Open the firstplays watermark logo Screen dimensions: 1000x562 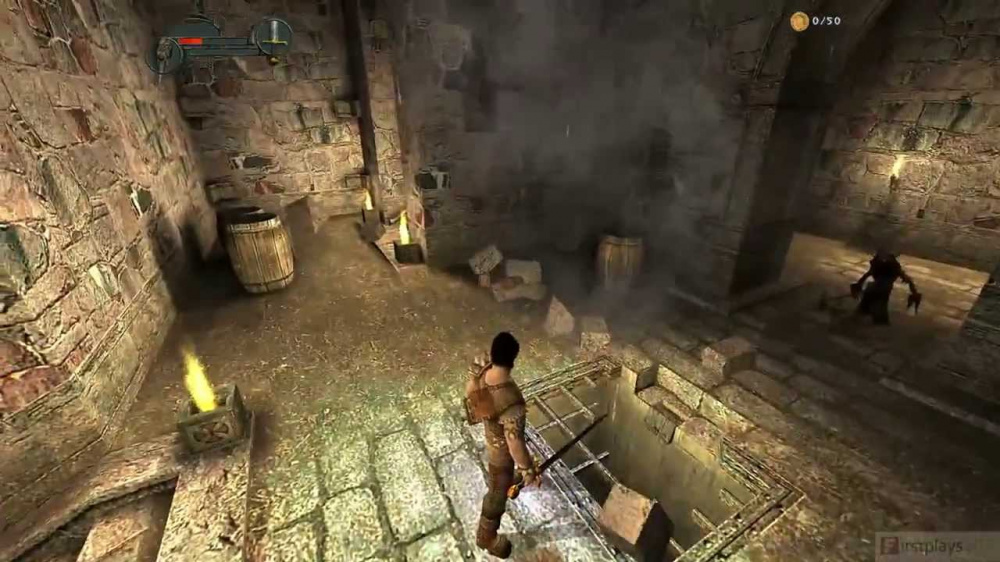click(x=935, y=547)
